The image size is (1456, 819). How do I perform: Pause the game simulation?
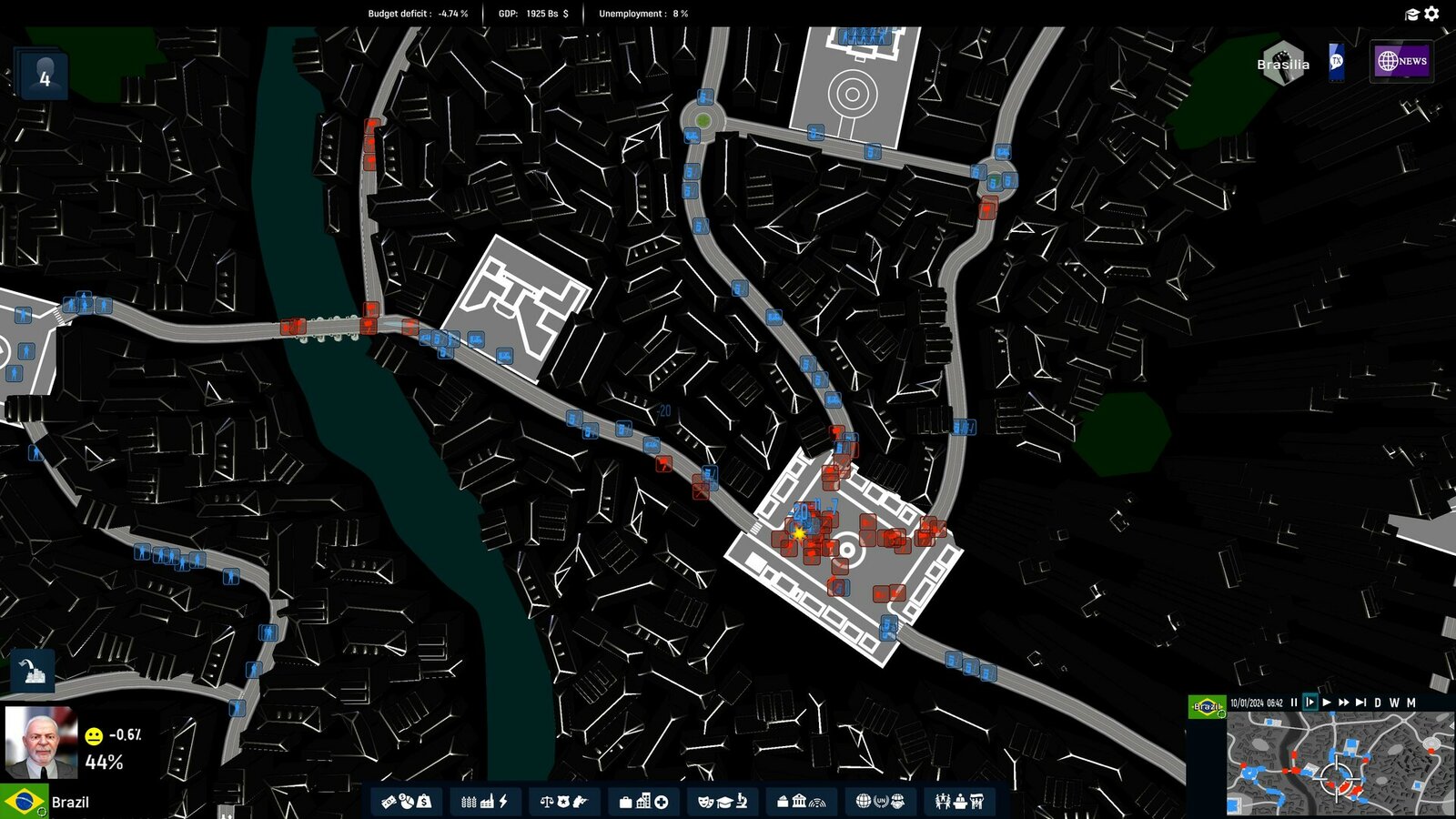pos(1294,703)
